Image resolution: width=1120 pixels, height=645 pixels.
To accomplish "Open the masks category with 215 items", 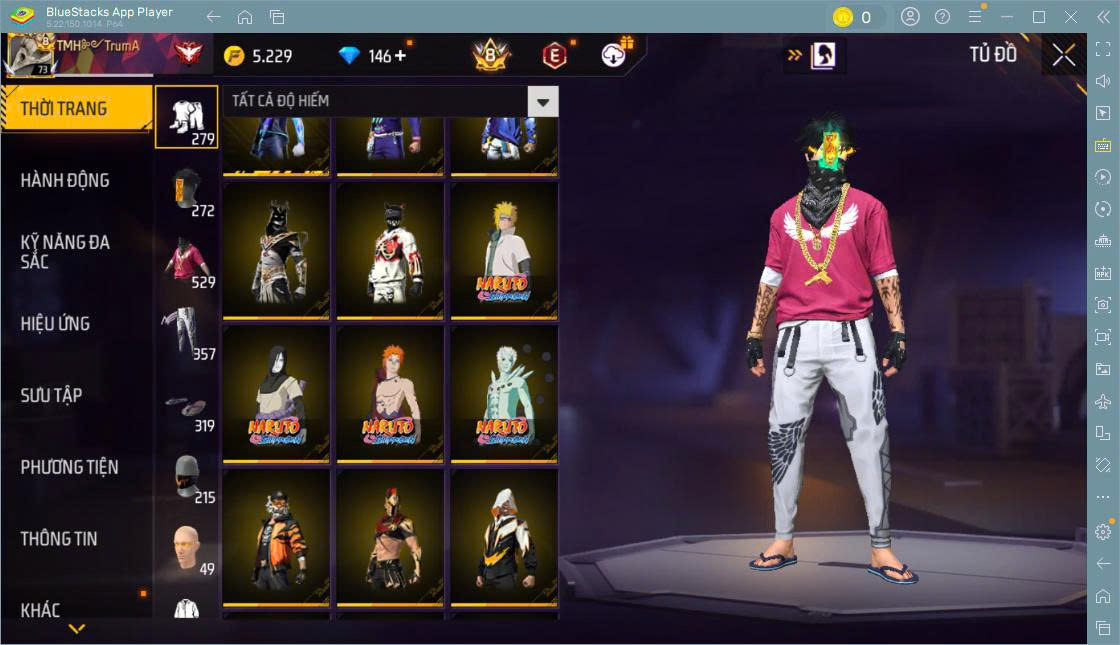I will click(187, 477).
